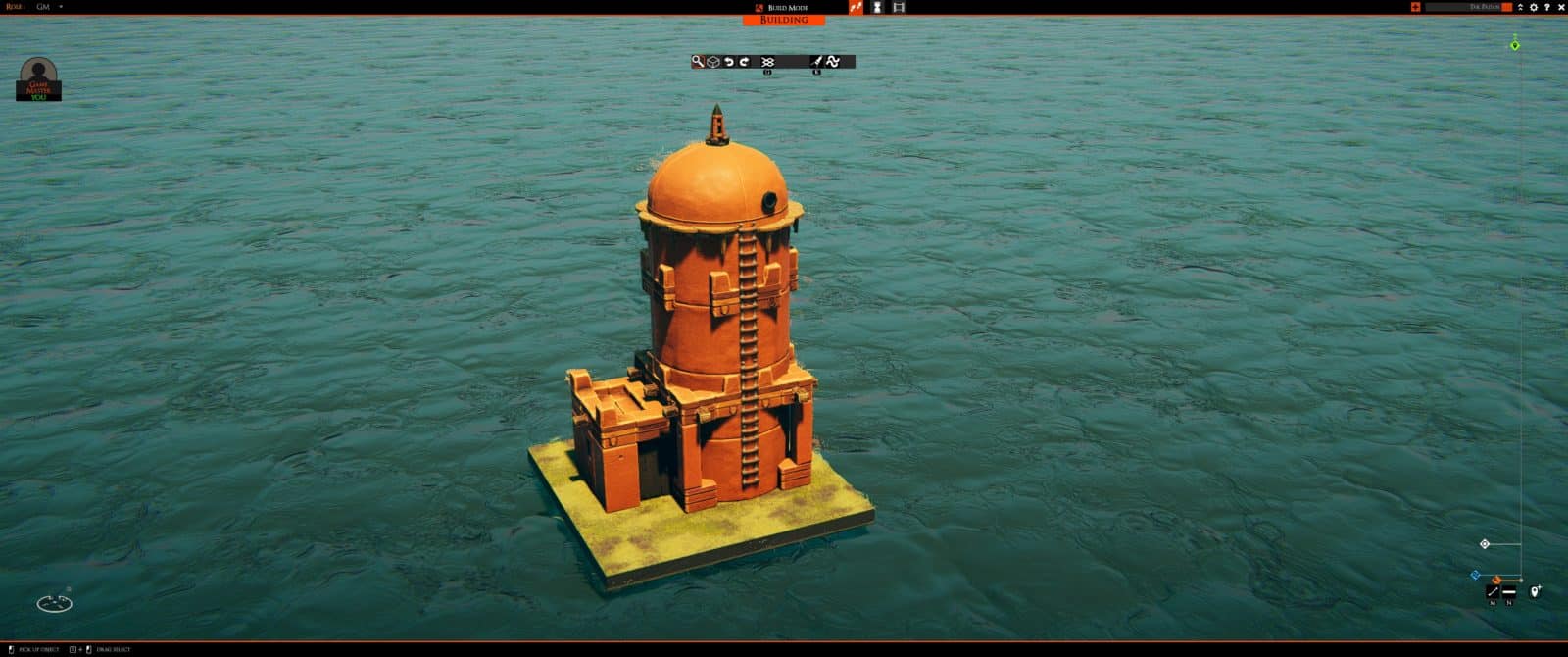
Task: Select the Build Mode button
Action: 782,7
